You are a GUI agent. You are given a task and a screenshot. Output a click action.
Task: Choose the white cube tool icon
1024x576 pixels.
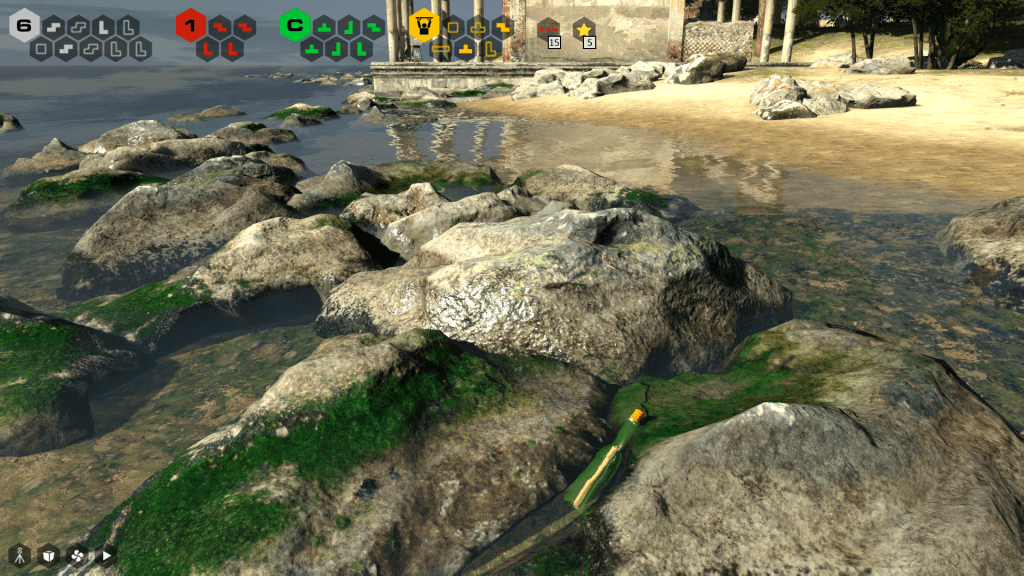[x=48, y=555]
